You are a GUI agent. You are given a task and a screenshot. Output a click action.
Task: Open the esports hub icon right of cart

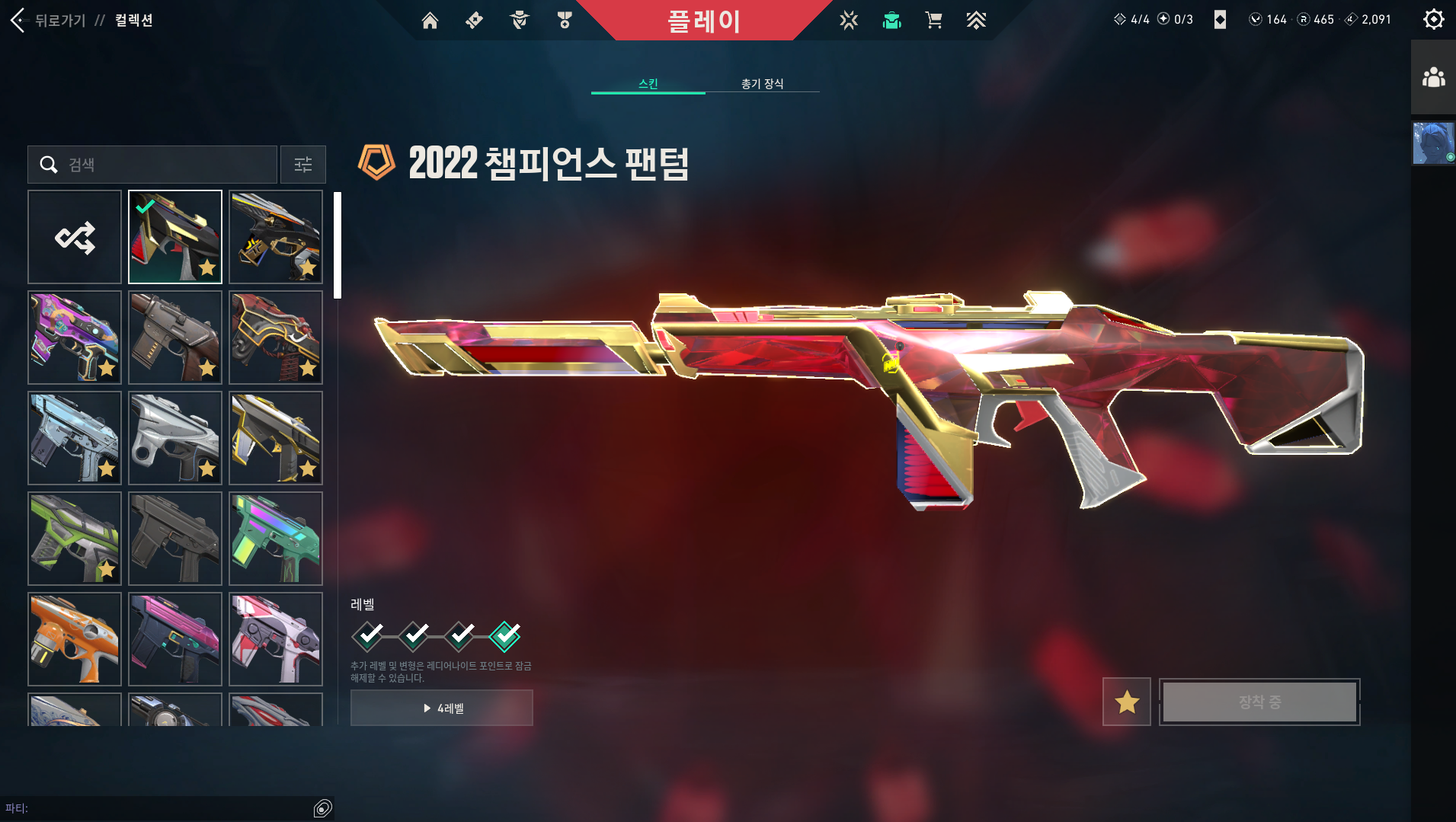(x=978, y=21)
